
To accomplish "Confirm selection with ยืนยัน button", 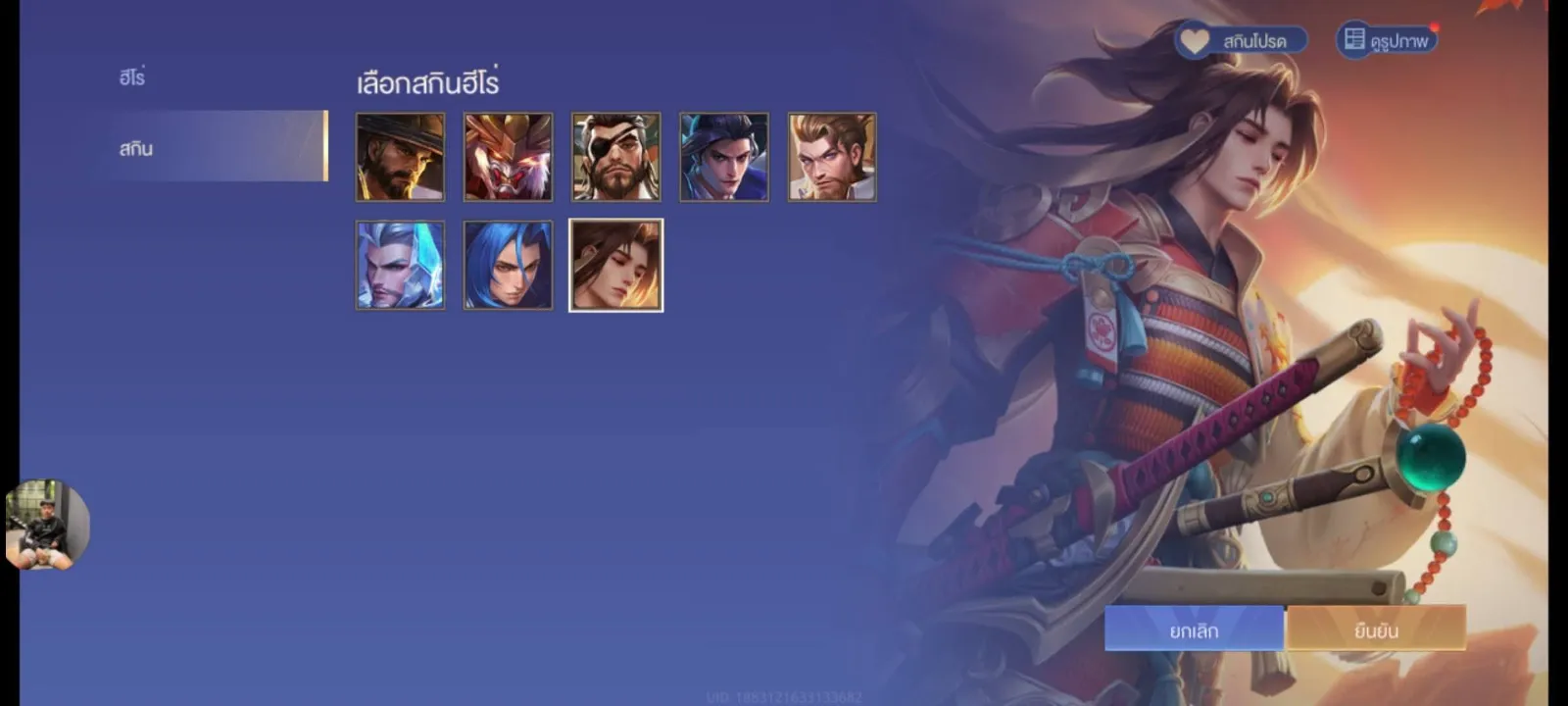I will tap(1376, 630).
